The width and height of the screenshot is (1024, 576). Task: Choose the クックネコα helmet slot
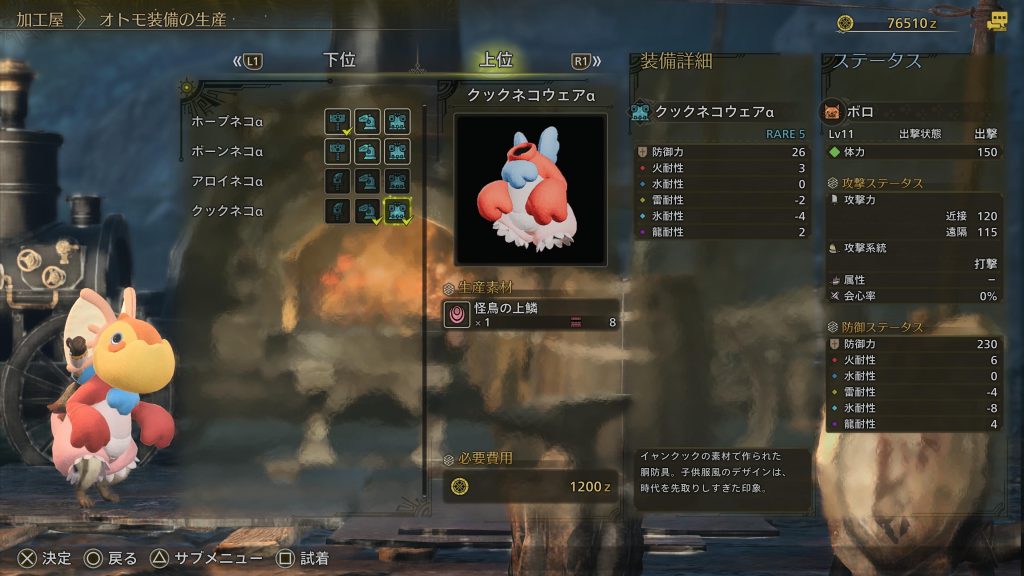368,211
